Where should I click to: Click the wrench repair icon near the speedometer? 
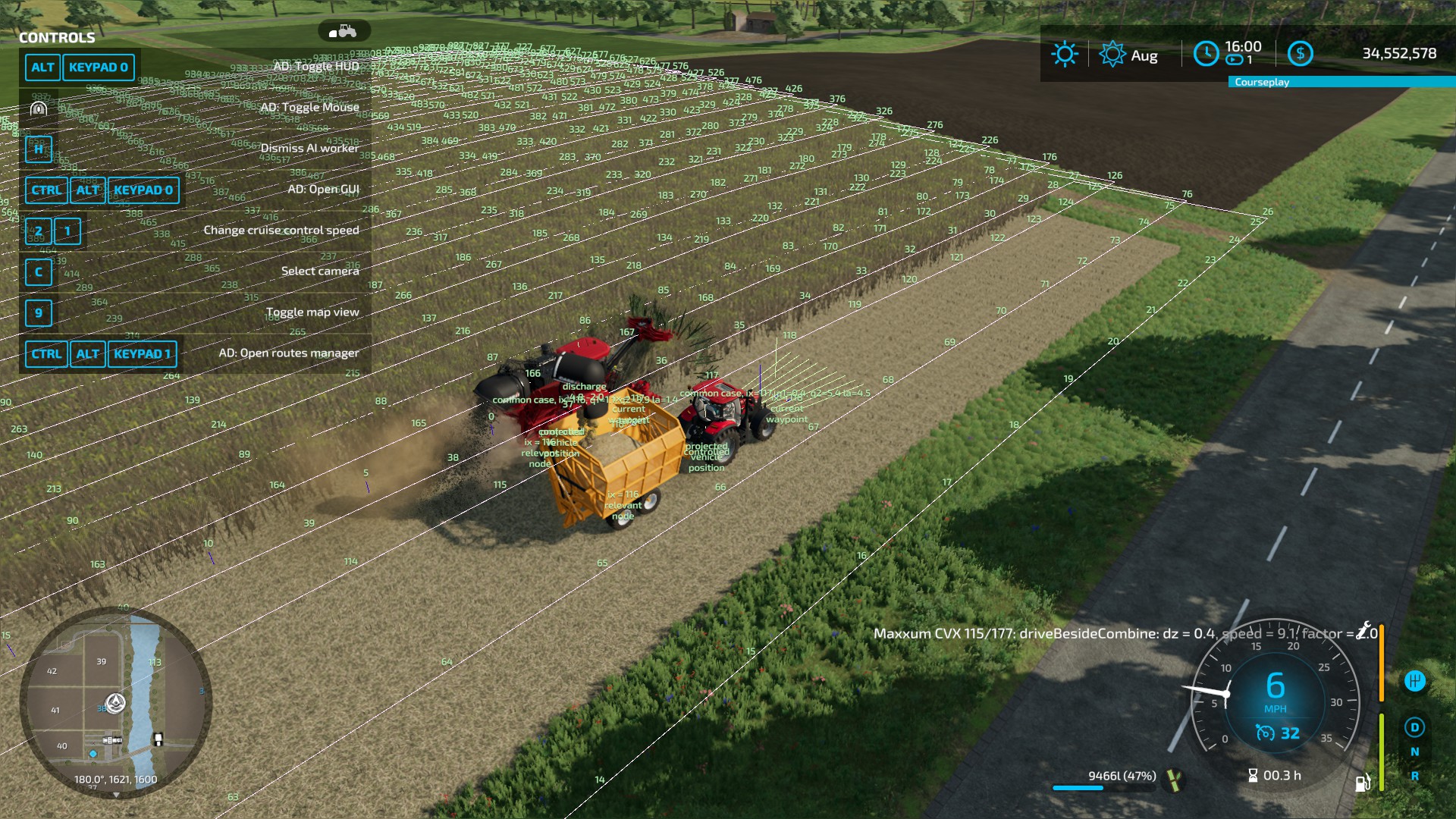point(1363,630)
